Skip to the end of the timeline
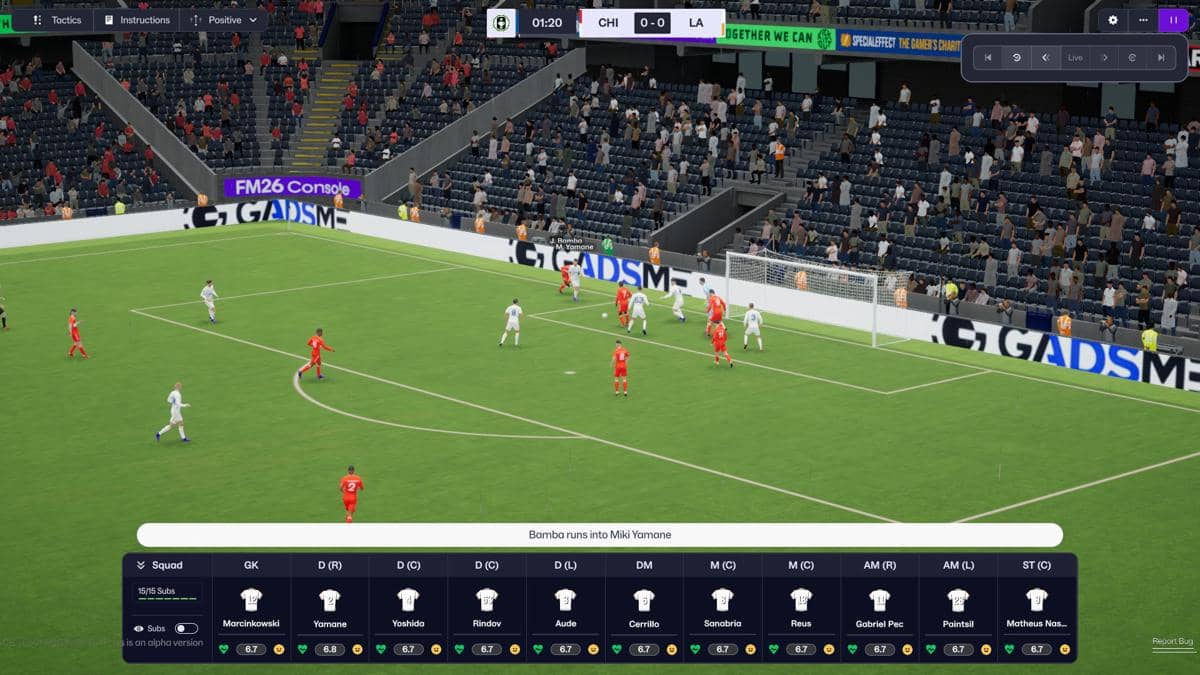This screenshot has height=675, width=1200. click(1161, 58)
